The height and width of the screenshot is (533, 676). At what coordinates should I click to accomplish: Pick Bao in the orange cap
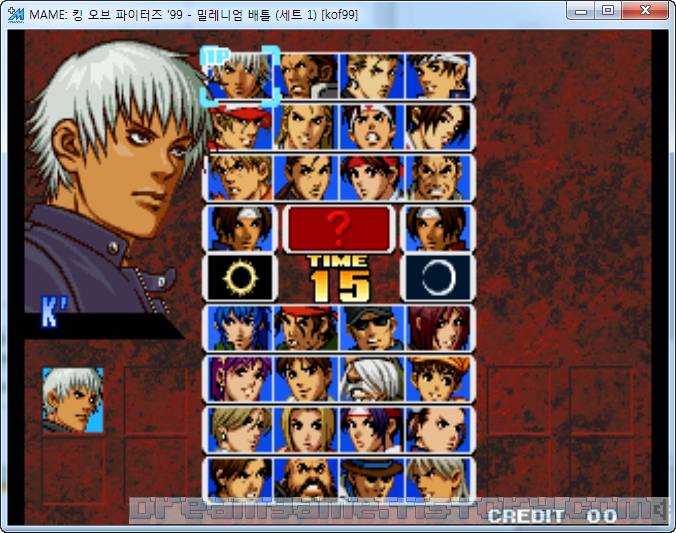(438, 380)
